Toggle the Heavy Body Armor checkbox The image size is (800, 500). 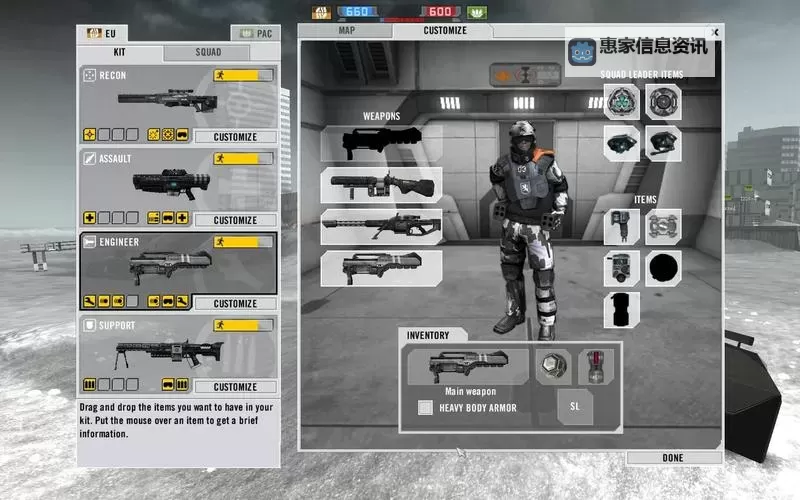425,407
